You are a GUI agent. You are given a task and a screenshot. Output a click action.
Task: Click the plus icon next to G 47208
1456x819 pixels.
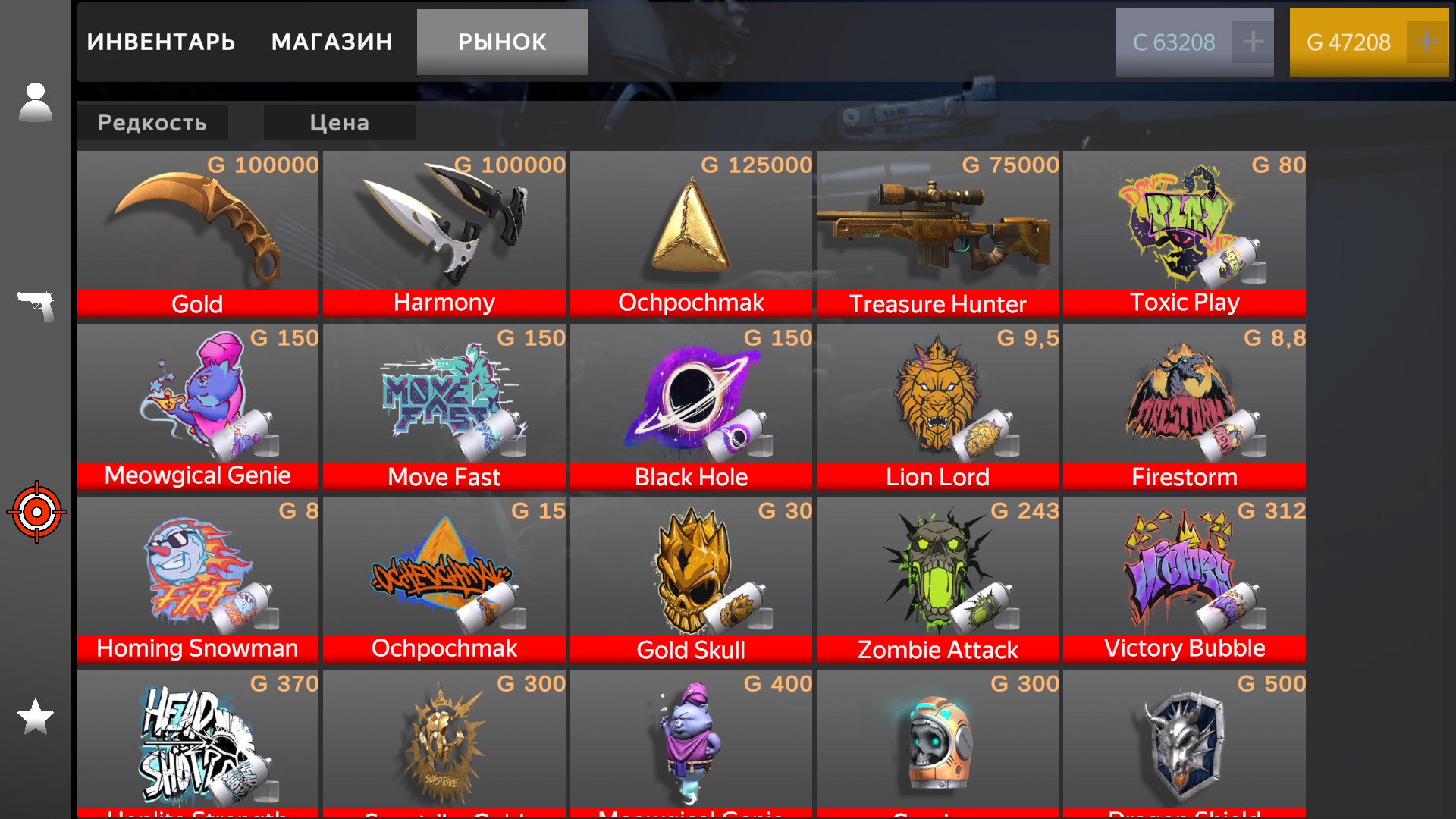tap(1427, 42)
